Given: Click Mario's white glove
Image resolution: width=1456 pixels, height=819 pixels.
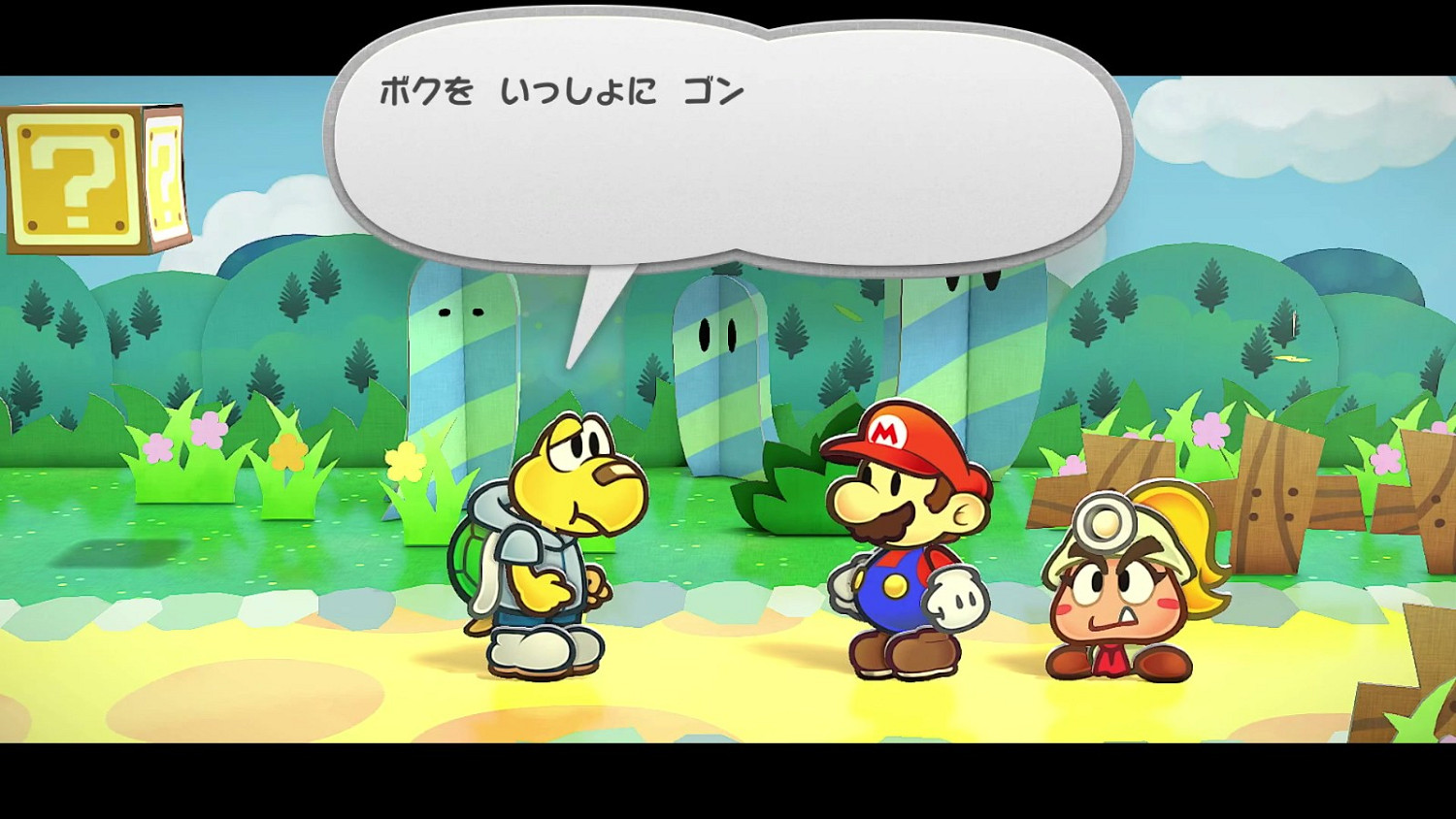Looking at the screenshot, I should point(955,597).
